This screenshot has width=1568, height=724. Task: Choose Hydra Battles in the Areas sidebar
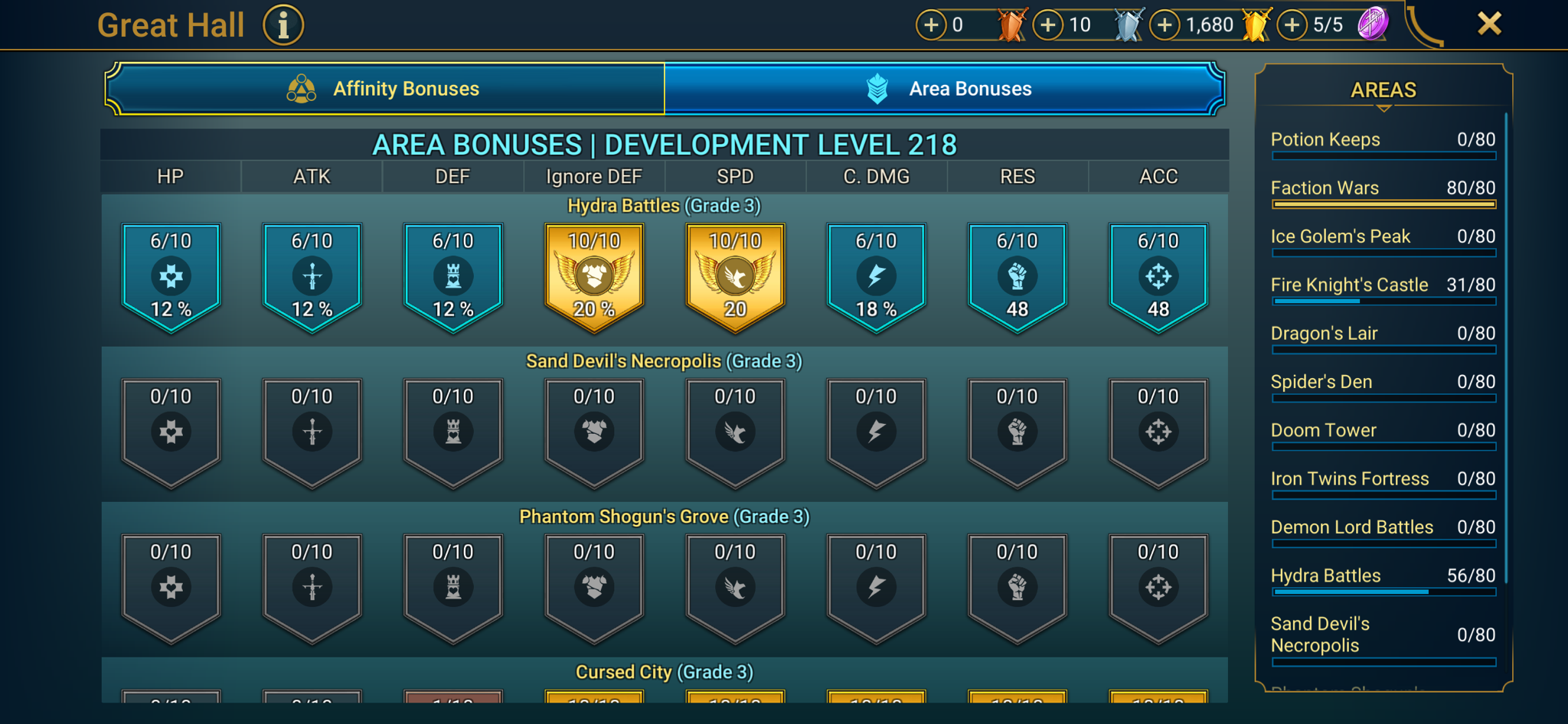[x=1383, y=576]
